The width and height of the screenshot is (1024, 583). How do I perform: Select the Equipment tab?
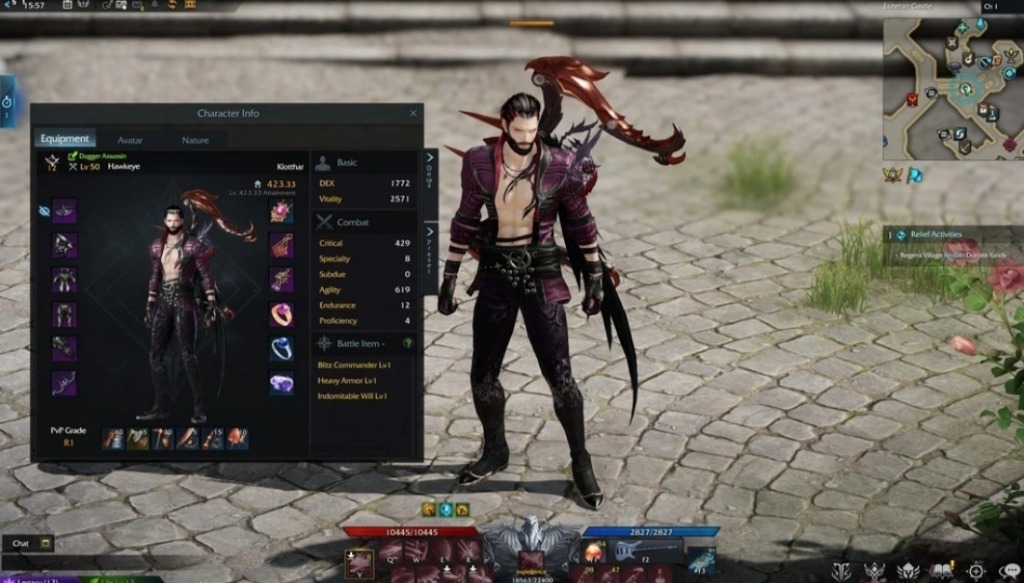pos(65,140)
